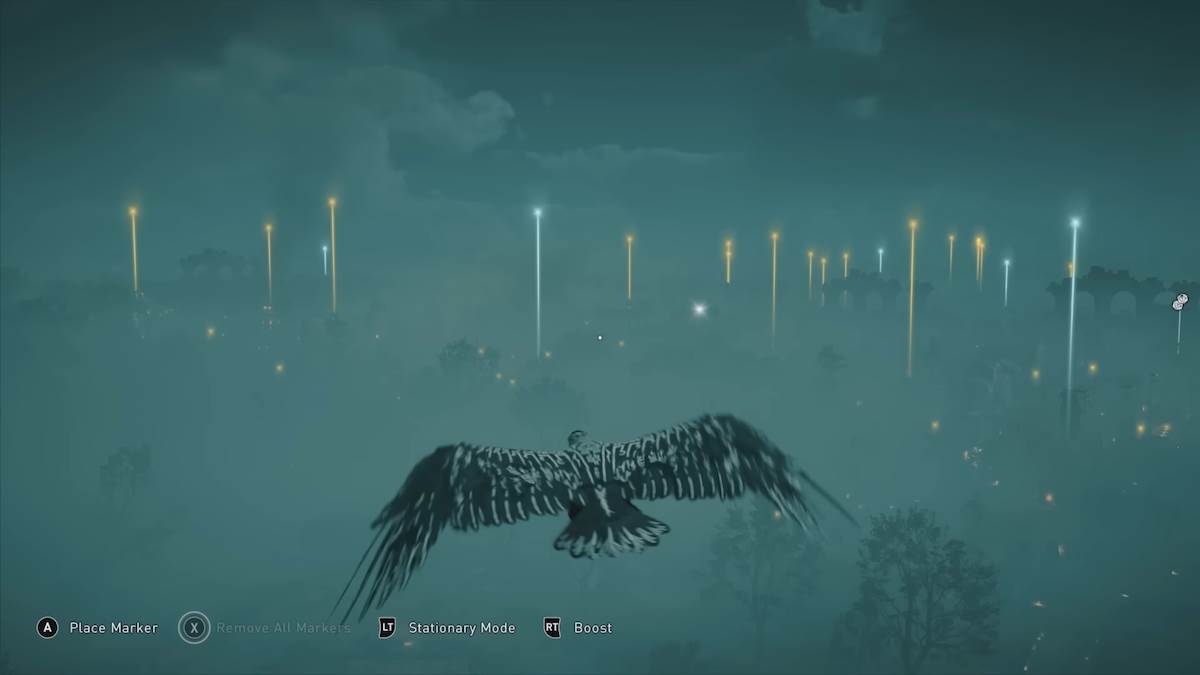
Task: Select the dice activity marker icon
Action: [x=1180, y=301]
